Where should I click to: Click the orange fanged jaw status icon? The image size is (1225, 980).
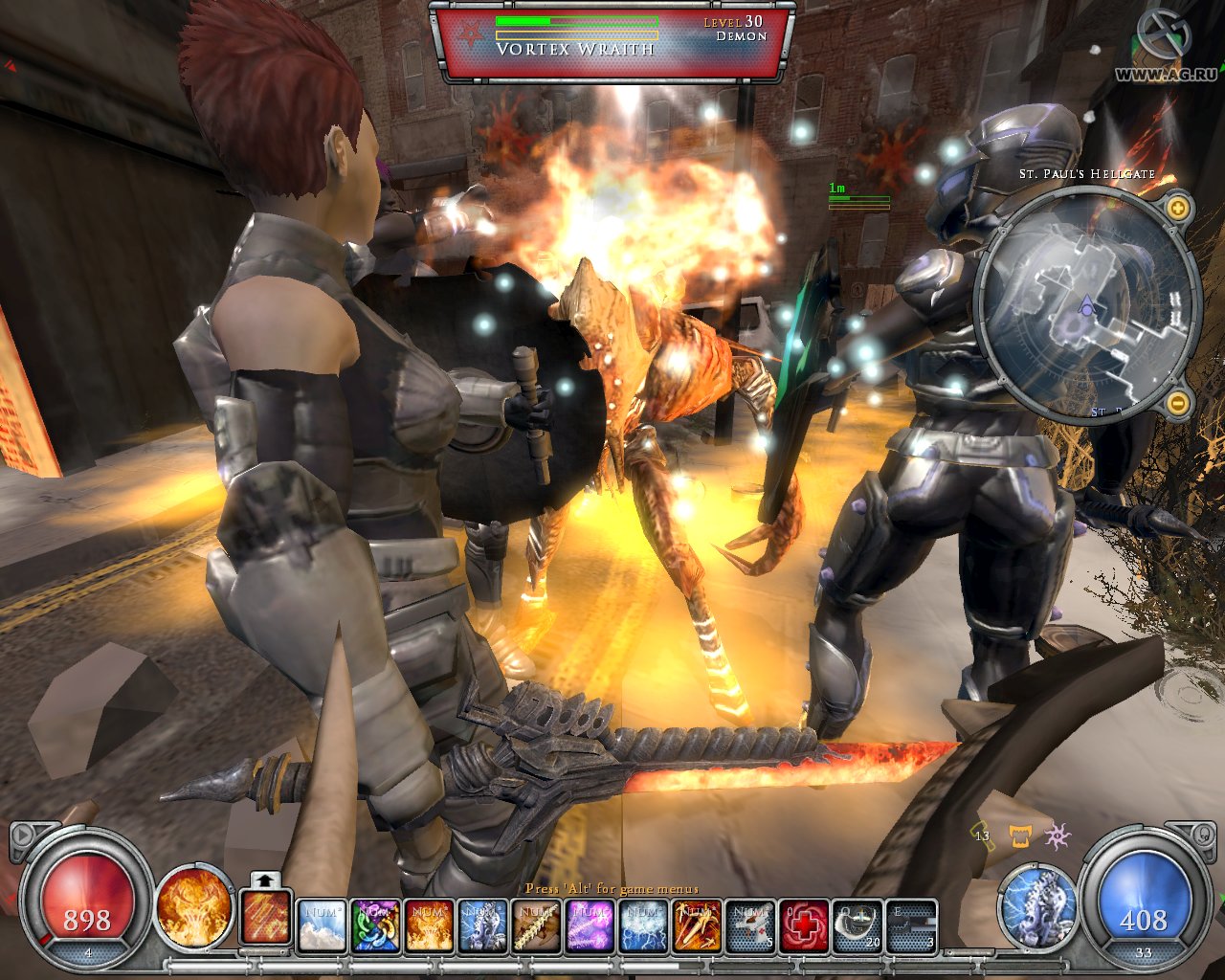(x=1019, y=836)
